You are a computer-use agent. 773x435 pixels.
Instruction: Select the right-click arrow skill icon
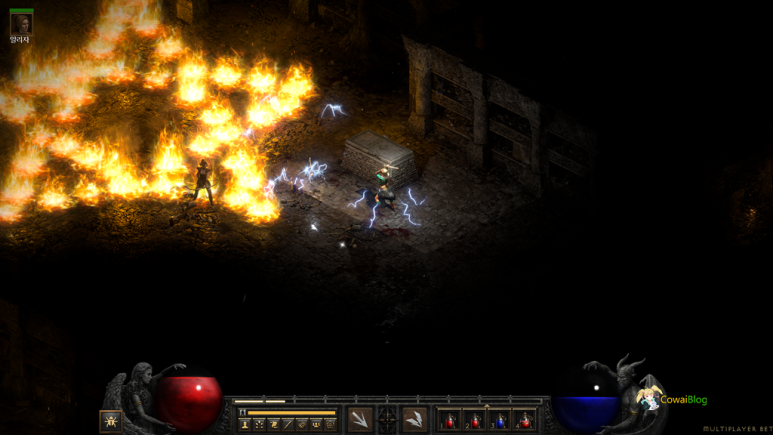point(415,419)
